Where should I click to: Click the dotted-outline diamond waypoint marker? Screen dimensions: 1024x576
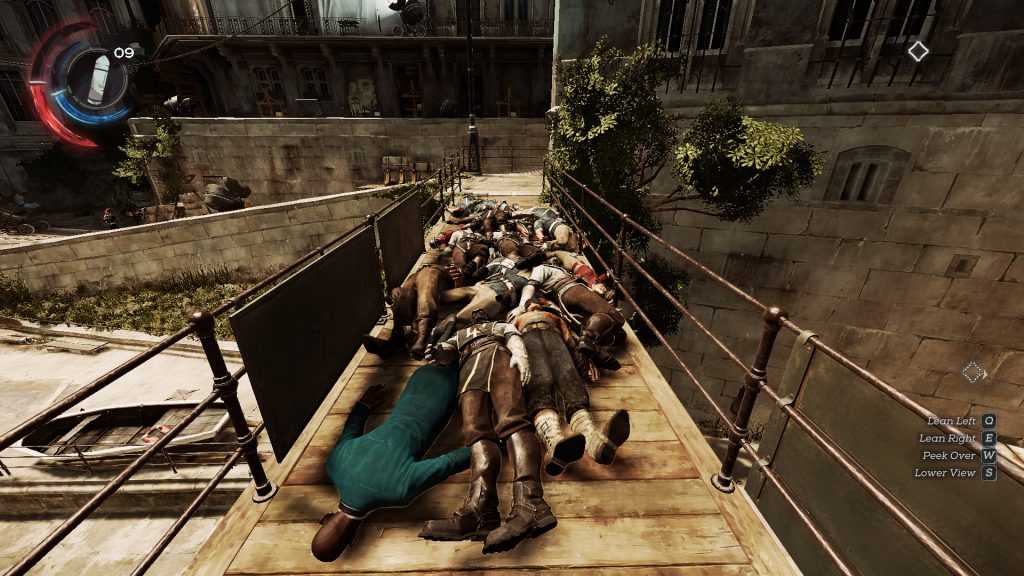point(972,372)
